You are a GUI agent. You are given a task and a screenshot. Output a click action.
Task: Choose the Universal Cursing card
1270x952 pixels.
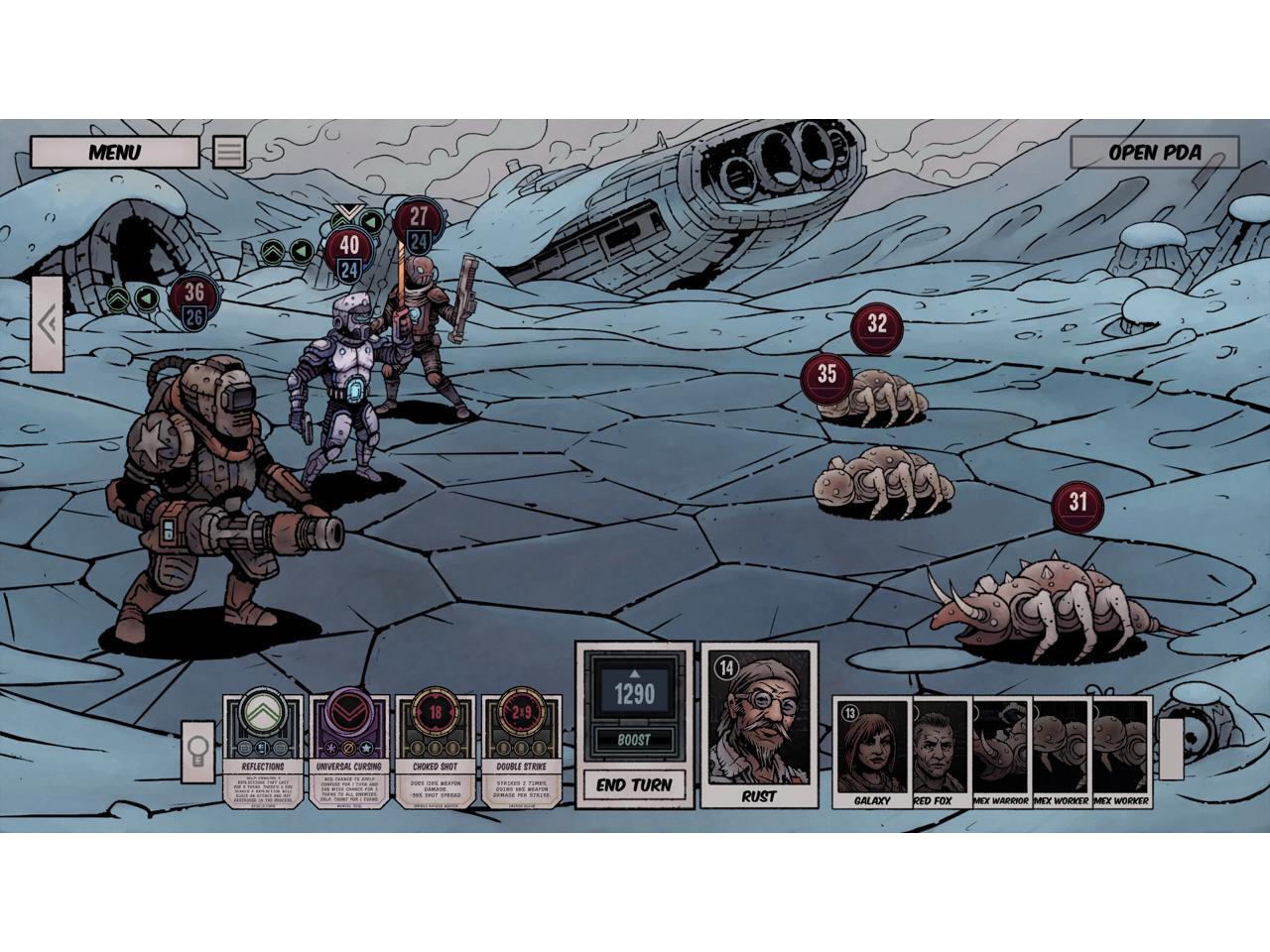348,751
